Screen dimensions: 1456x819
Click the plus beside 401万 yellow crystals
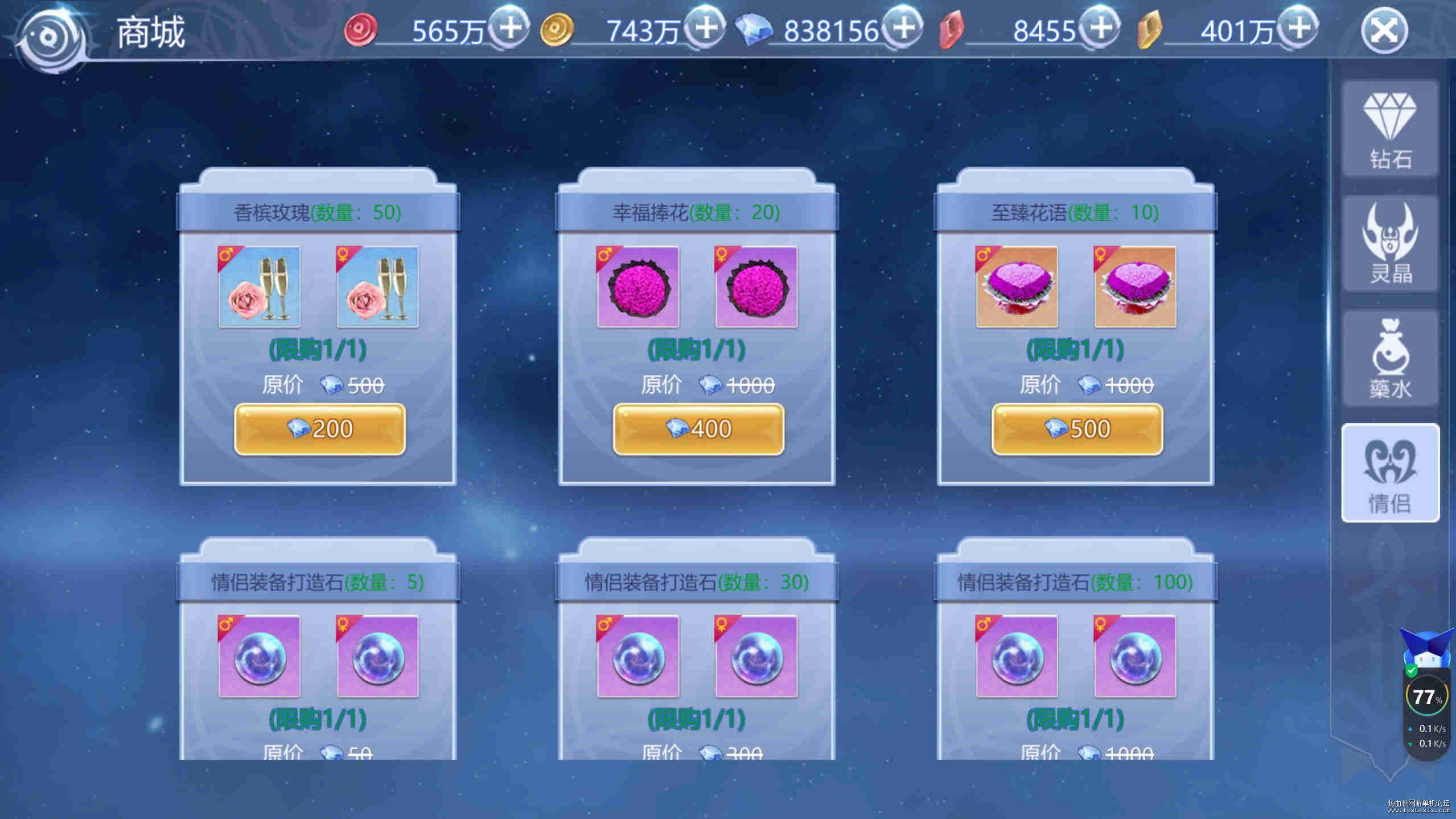[x=1297, y=27]
